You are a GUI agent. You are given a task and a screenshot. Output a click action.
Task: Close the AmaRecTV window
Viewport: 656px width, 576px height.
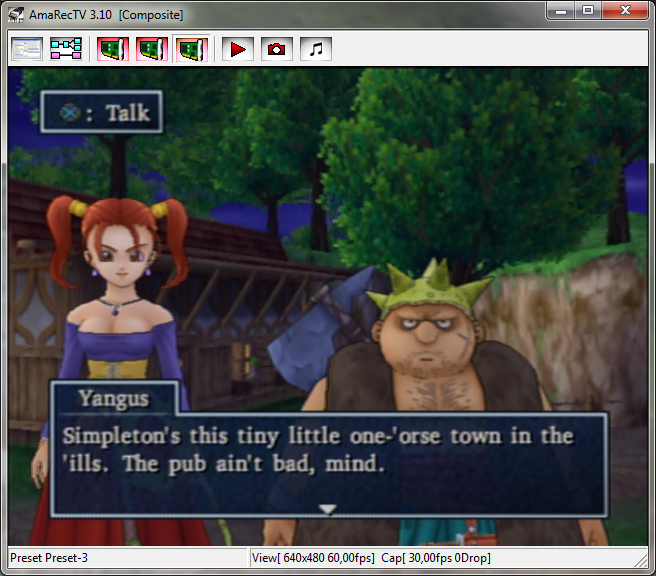tap(625, 11)
